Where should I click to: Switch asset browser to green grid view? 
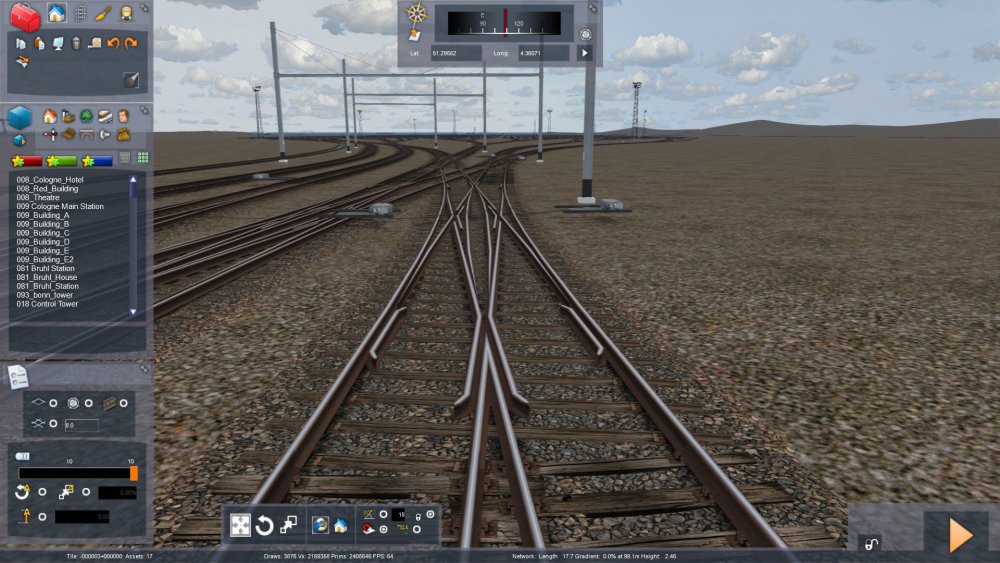coord(143,158)
